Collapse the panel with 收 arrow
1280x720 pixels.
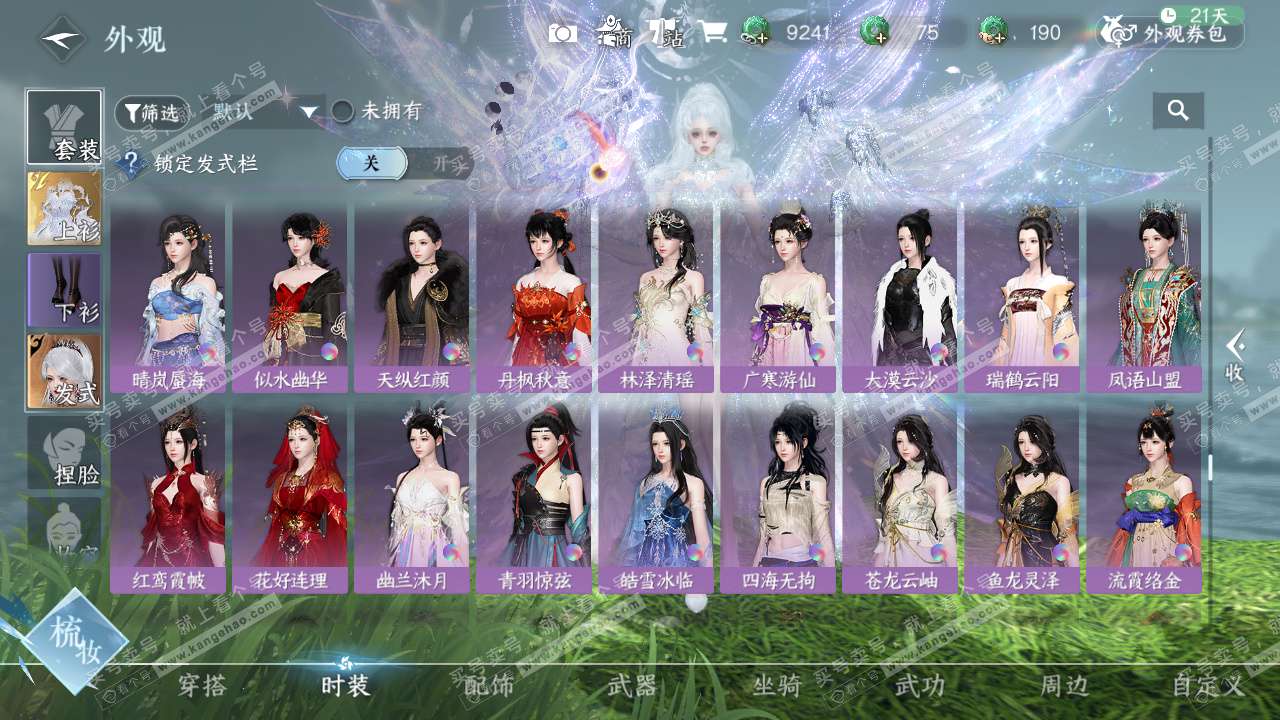pos(1236,355)
